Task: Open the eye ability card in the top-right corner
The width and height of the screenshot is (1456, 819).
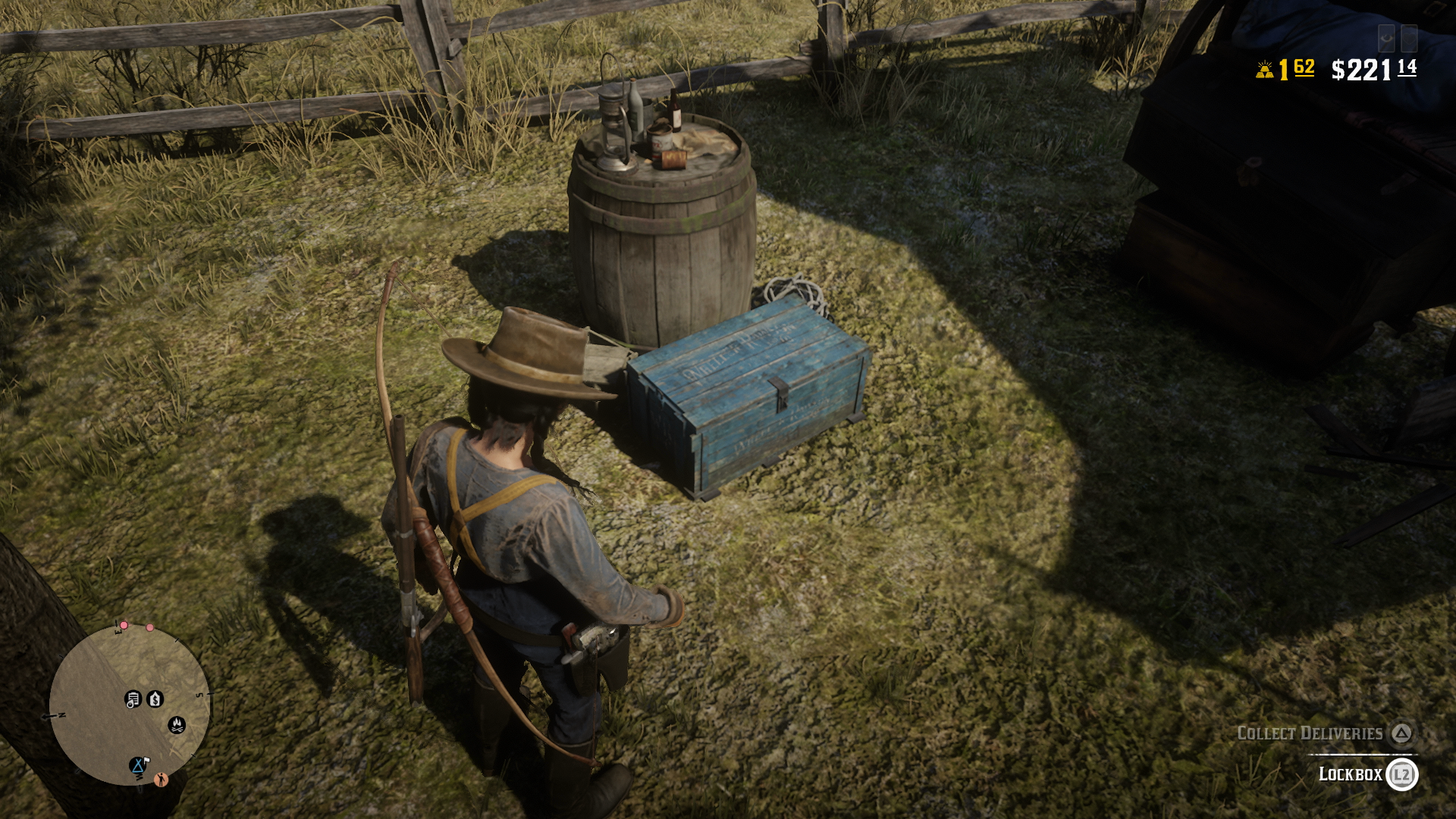Action: click(1386, 38)
